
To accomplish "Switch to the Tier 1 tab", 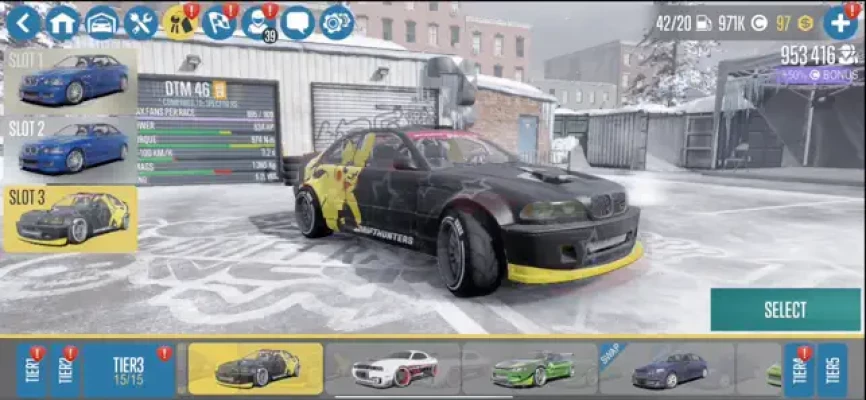I will click(31, 370).
